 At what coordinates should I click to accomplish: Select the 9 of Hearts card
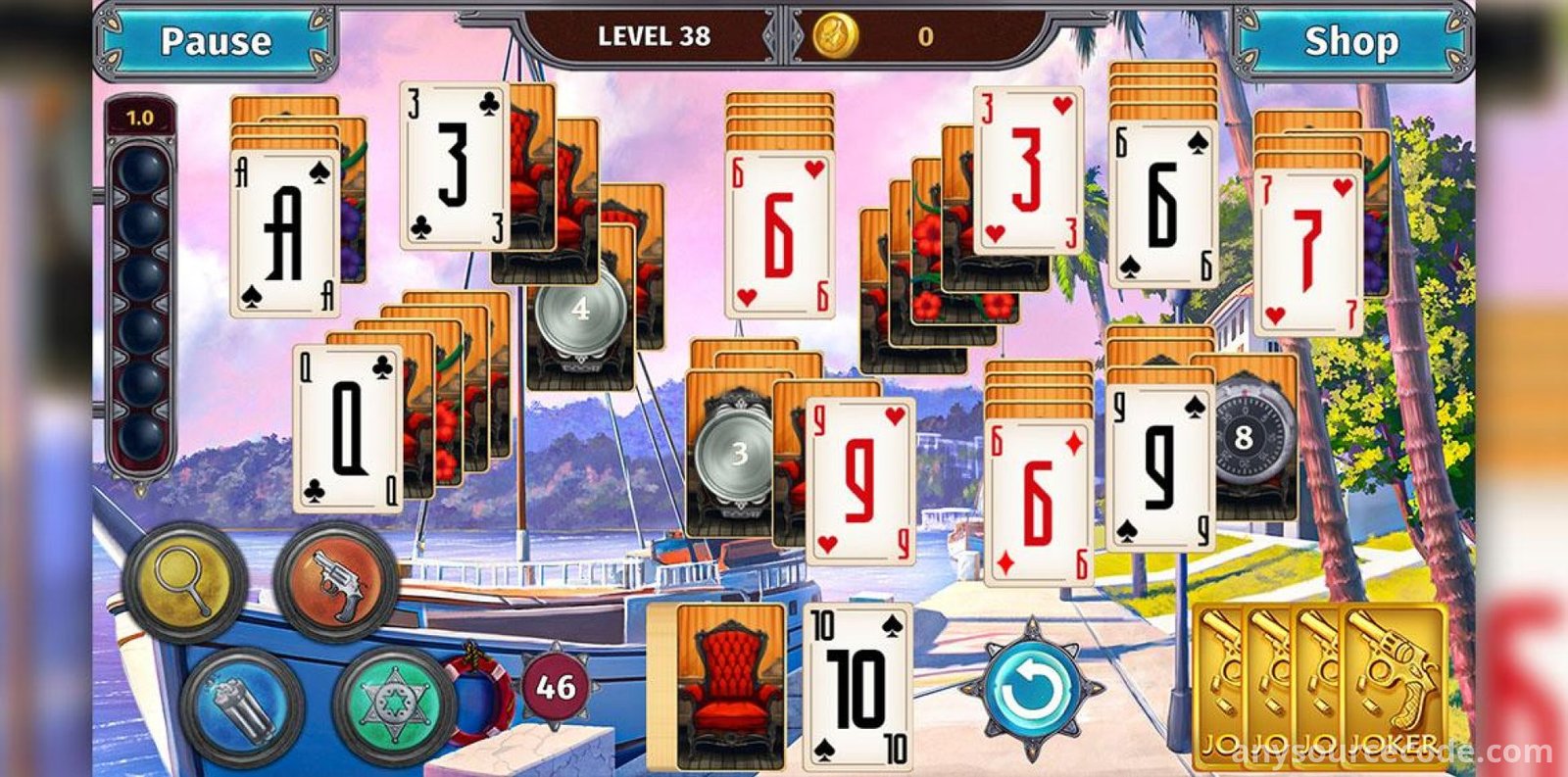click(859, 480)
